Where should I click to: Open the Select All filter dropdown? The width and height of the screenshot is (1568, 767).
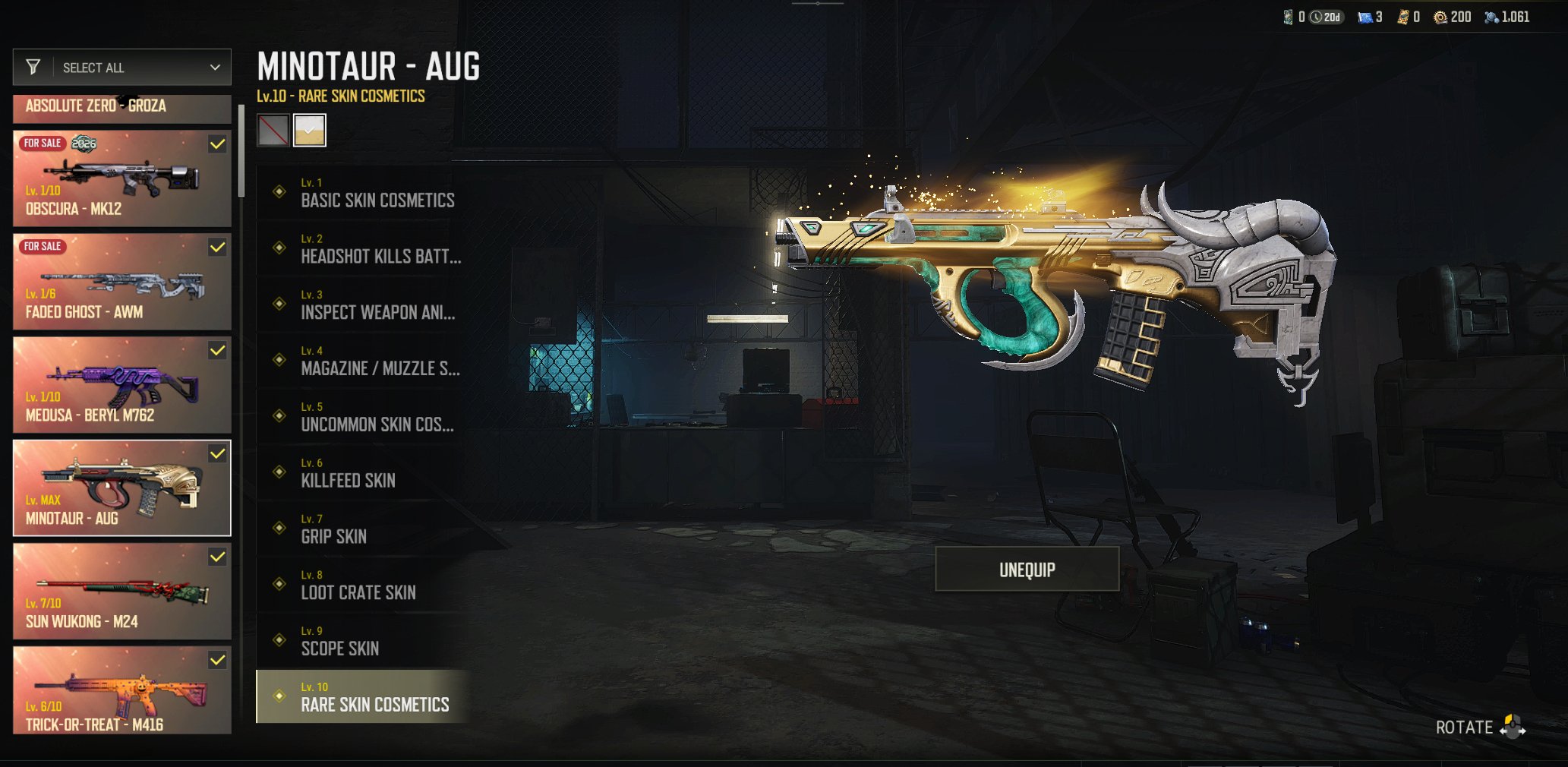[122, 68]
